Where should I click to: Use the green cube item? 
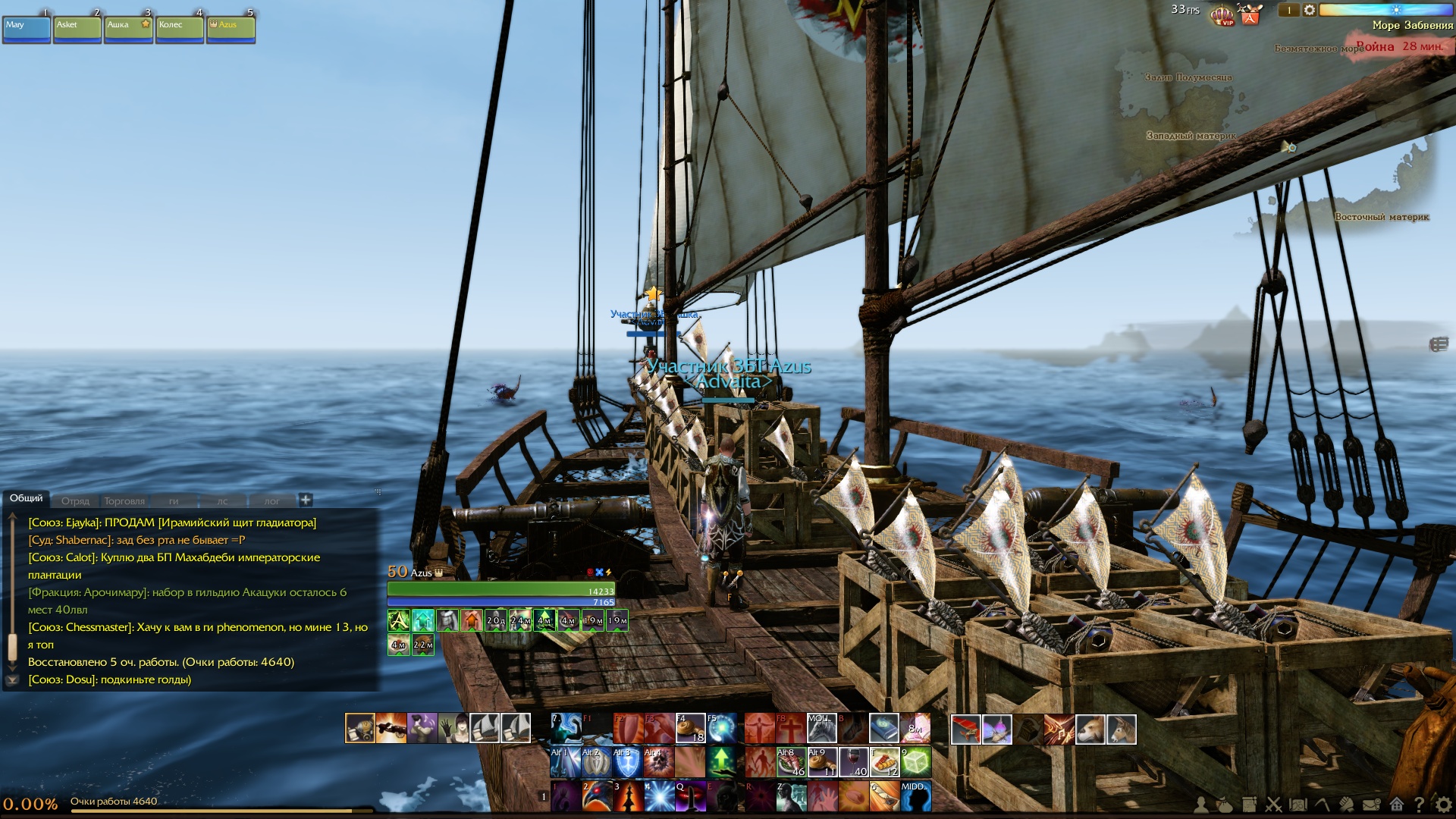(x=916, y=762)
